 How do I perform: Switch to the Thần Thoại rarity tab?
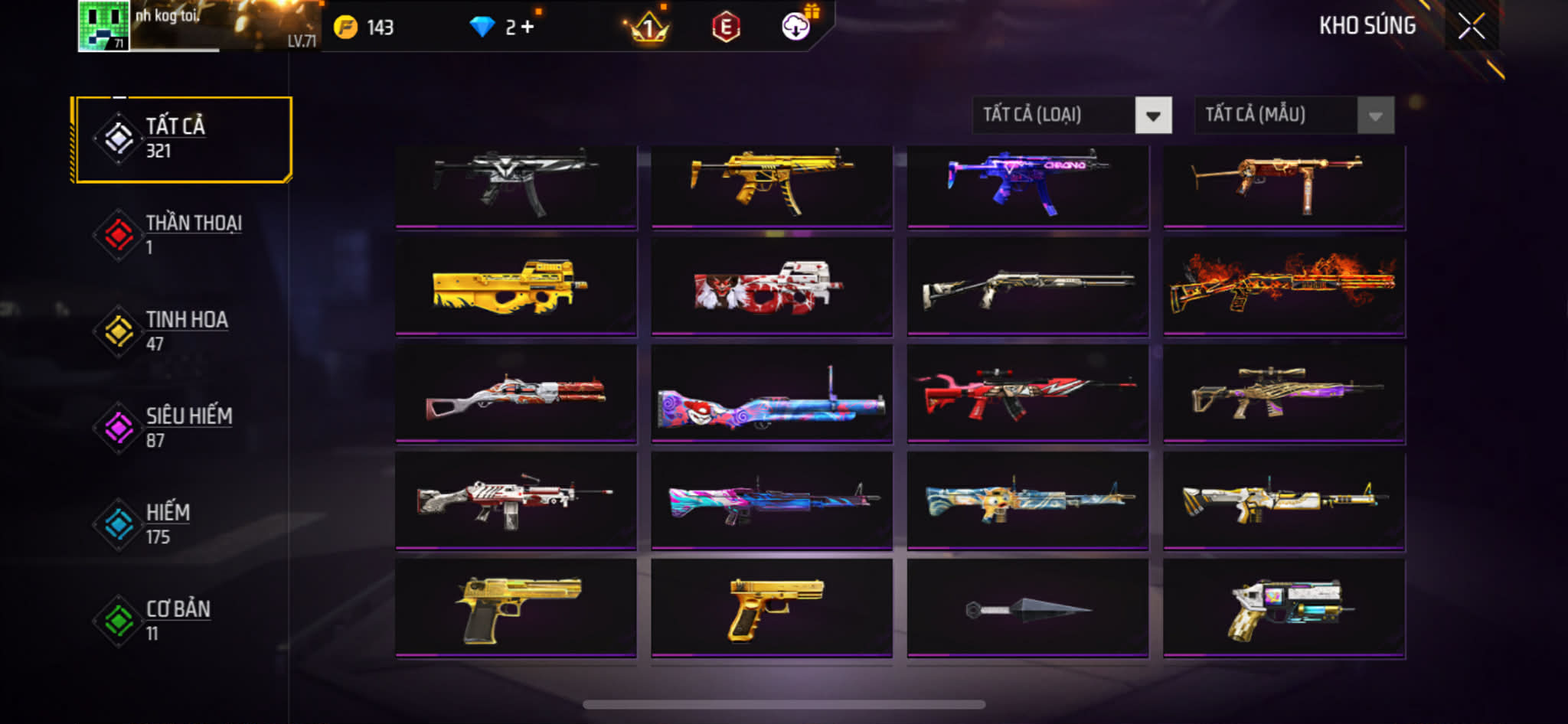[182, 235]
